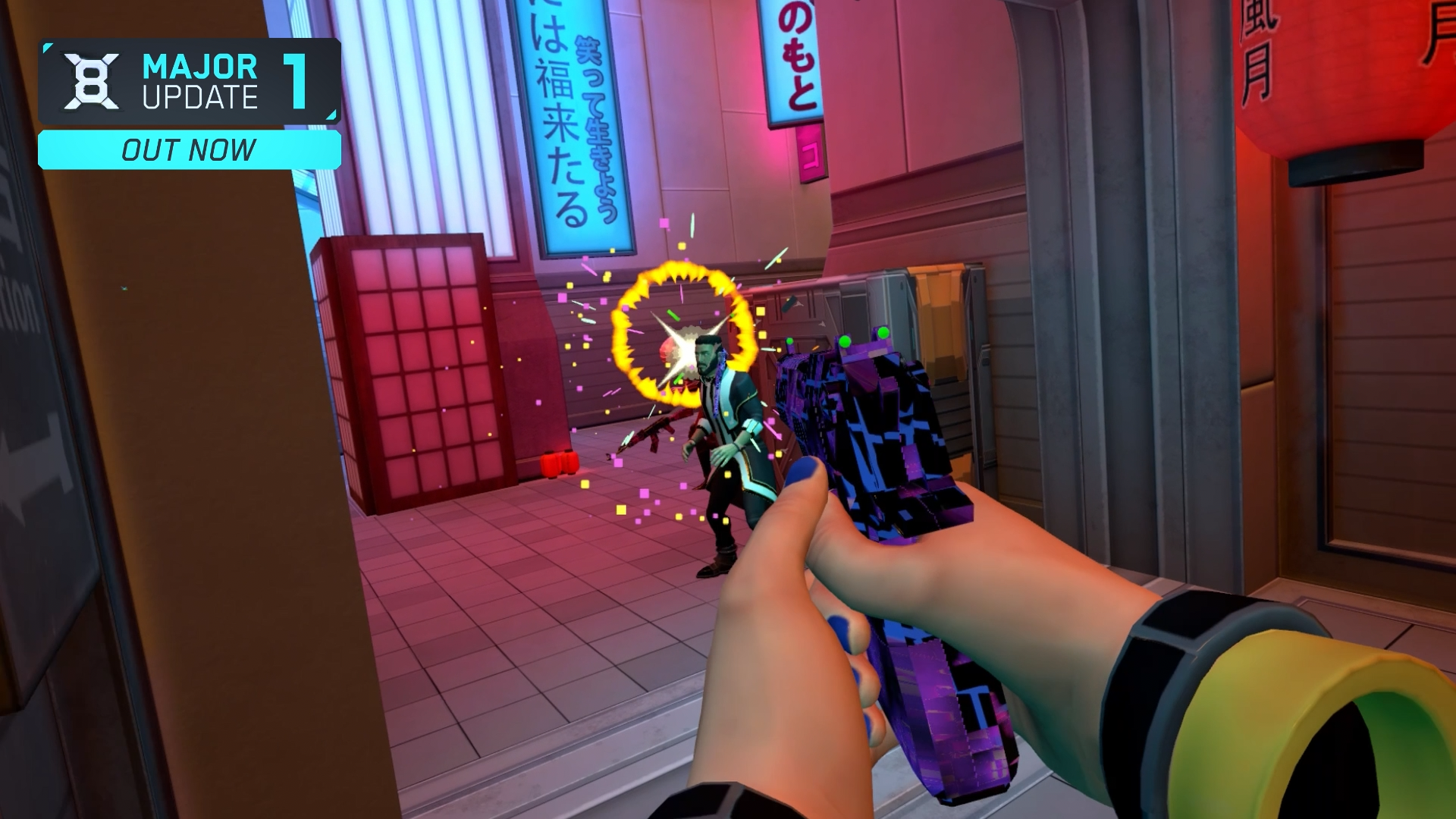Image resolution: width=1456 pixels, height=819 pixels.
Task: Select the Major Update 1 badge
Action: pos(189,81)
